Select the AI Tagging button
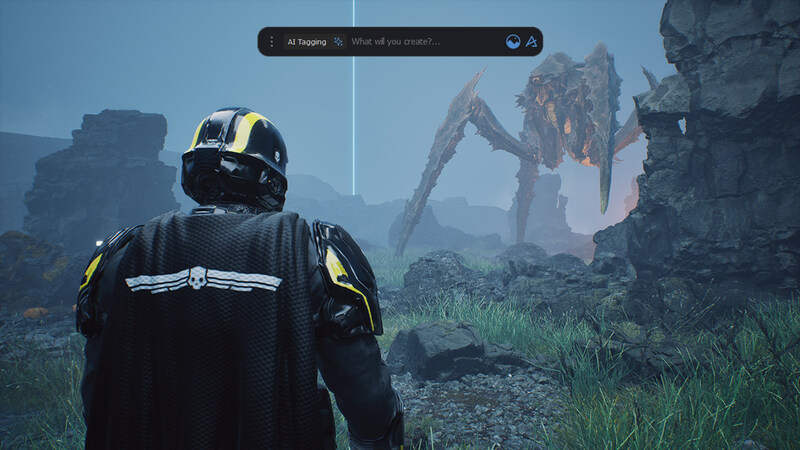 pos(307,42)
